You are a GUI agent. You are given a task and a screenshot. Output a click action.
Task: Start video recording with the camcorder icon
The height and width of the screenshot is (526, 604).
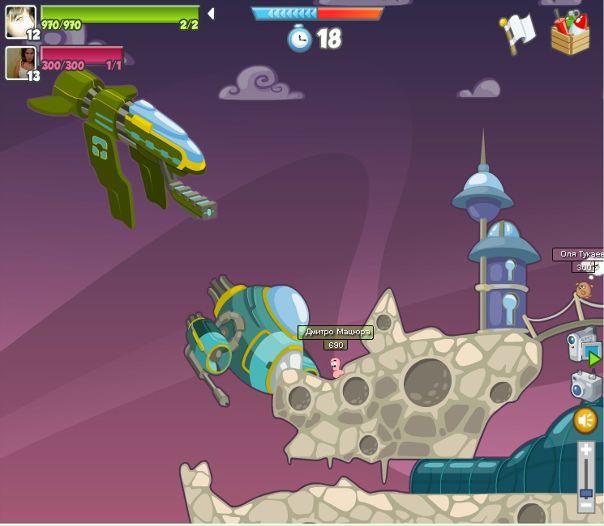584,345
